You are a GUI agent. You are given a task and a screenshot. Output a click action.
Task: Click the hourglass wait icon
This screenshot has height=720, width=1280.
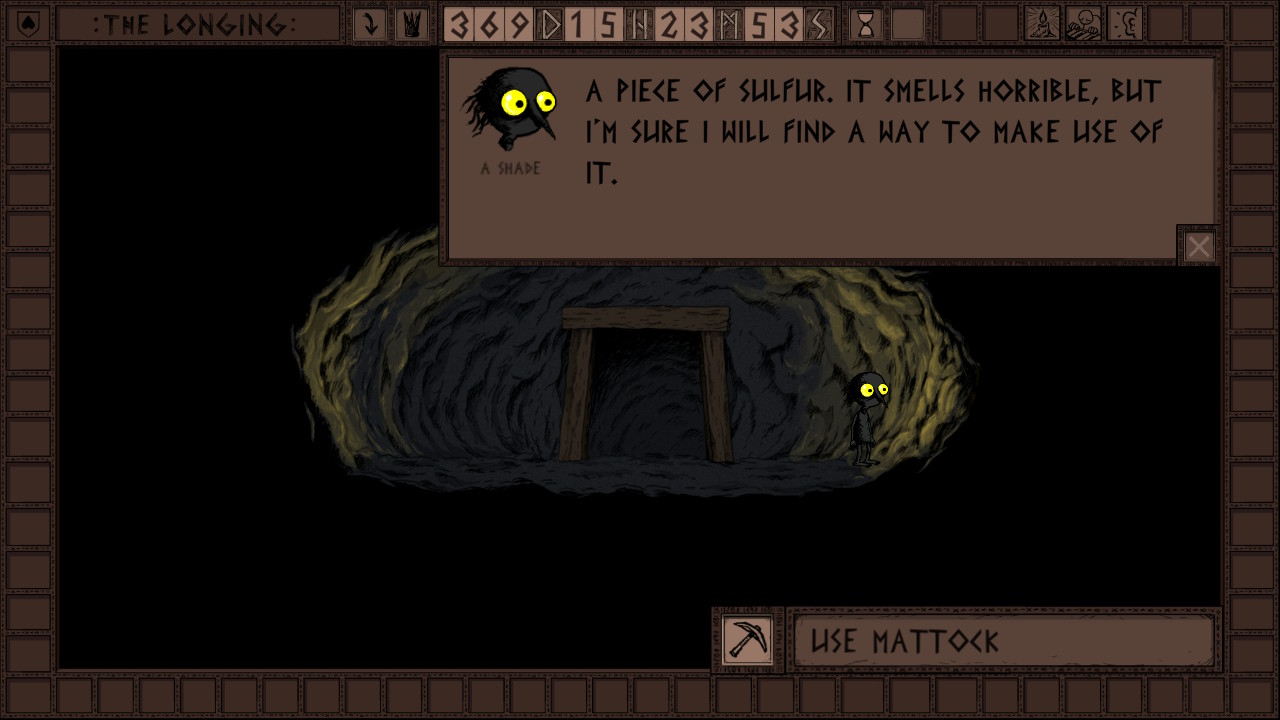pyautogui.click(x=866, y=24)
